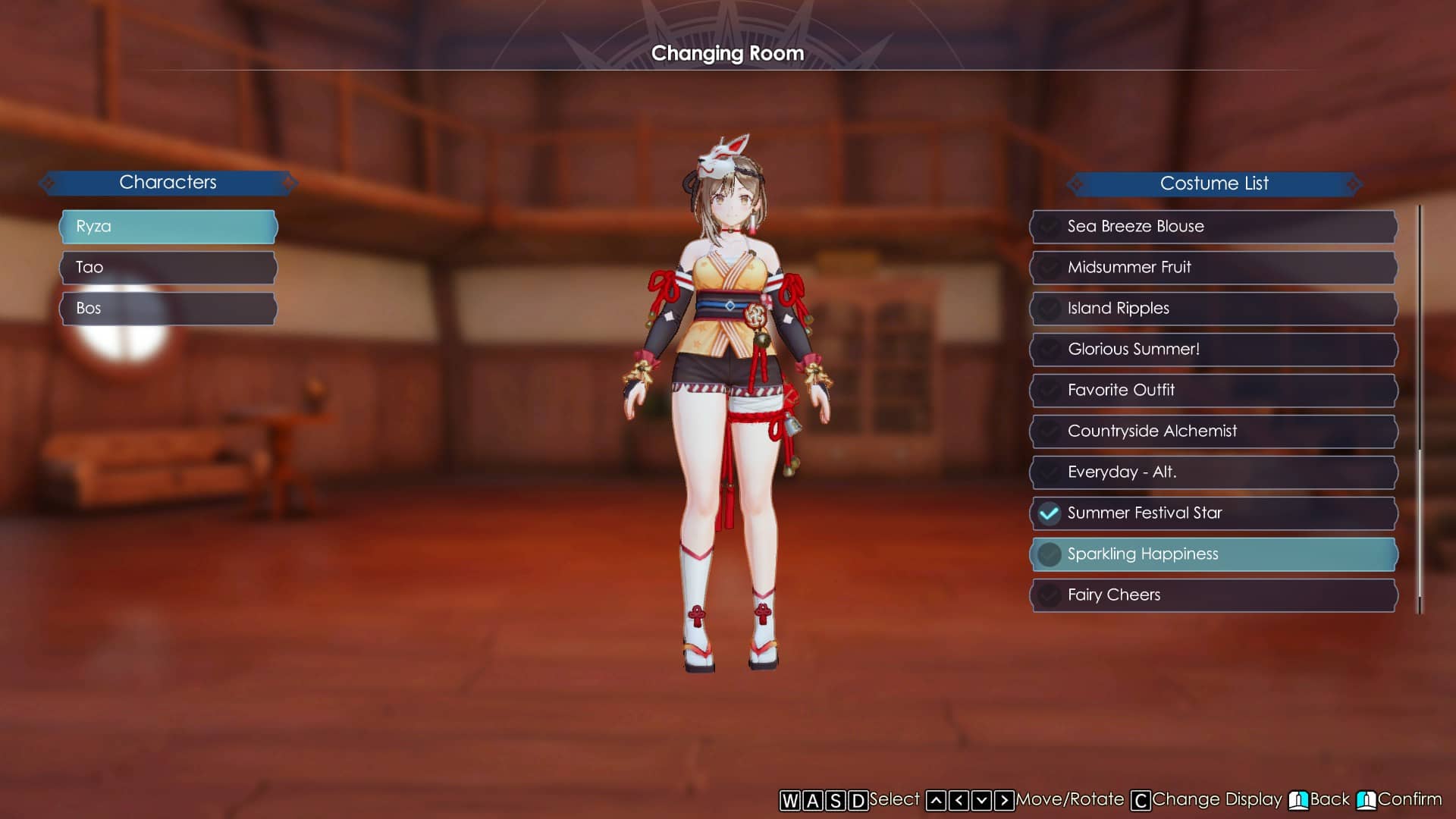Select the Everyday - Alt. costume
Image resolution: width=1456 pixels, height=819 pixels.
[1213, 472]
